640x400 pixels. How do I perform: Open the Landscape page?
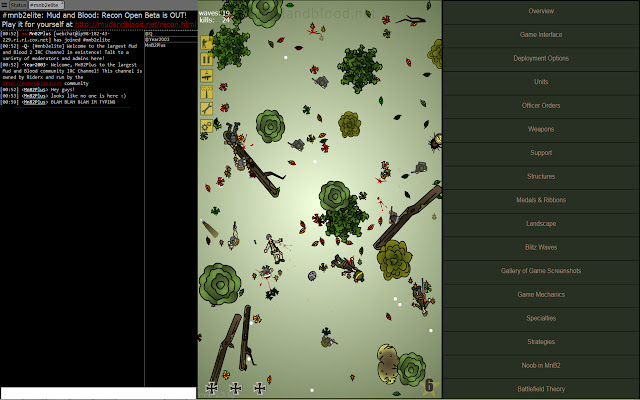click(541, 224)
